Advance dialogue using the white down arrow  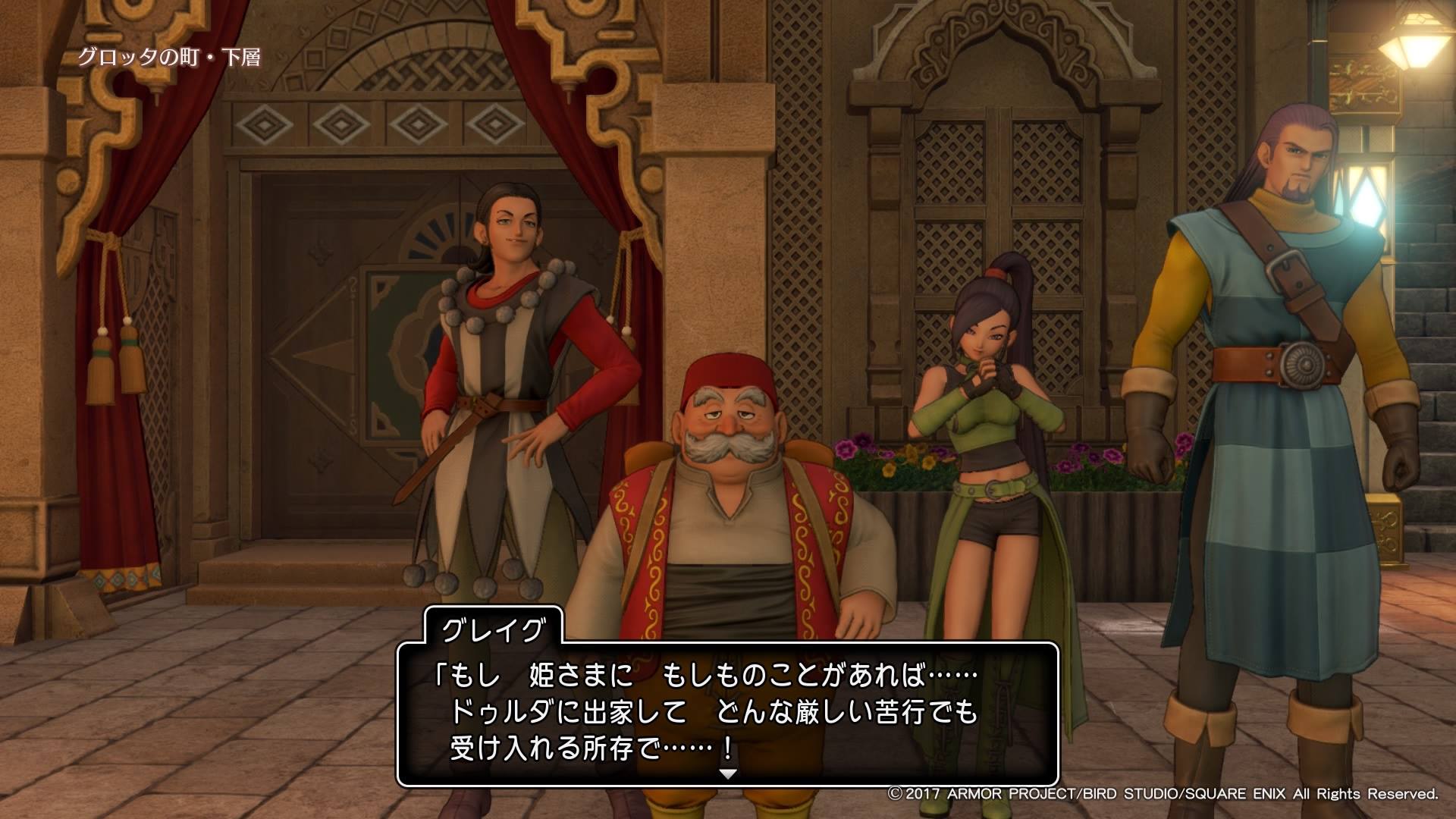(728, 774)
